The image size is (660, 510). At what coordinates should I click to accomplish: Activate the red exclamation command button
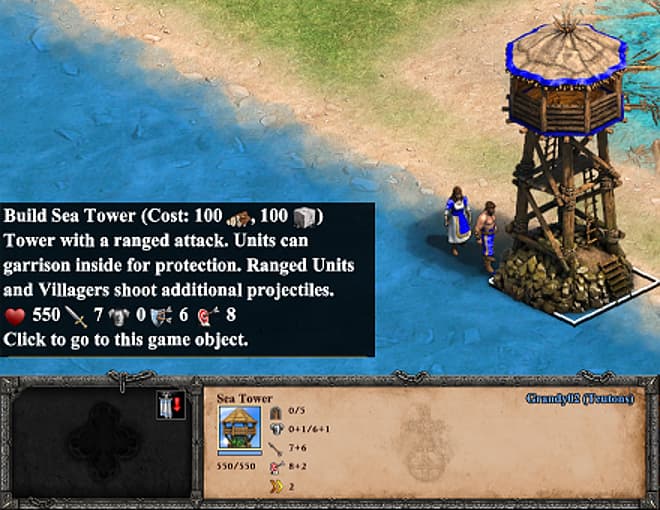click(169, 406)
